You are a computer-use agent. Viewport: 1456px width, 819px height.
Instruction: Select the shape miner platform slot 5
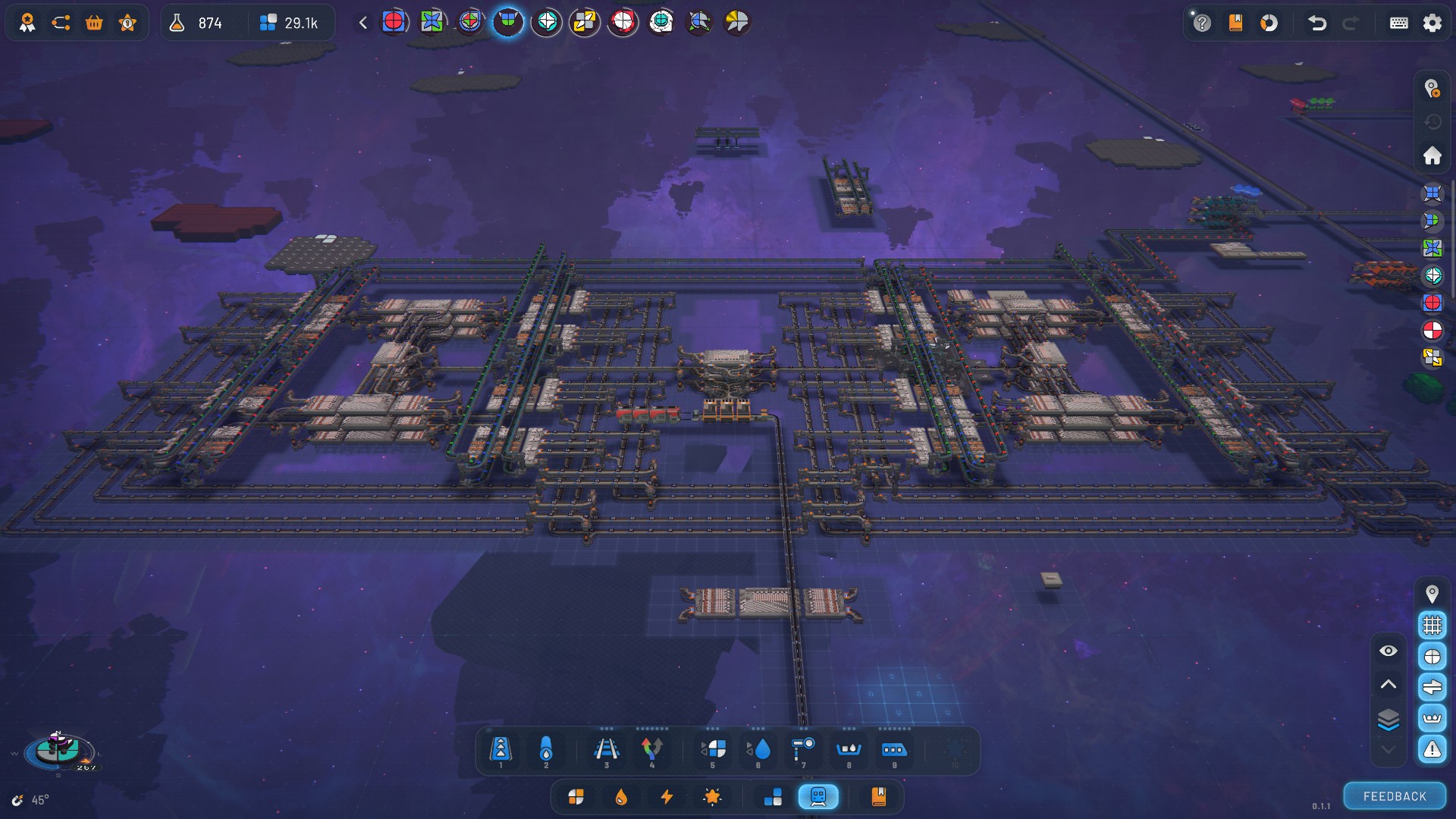click(x=713, y=750)
